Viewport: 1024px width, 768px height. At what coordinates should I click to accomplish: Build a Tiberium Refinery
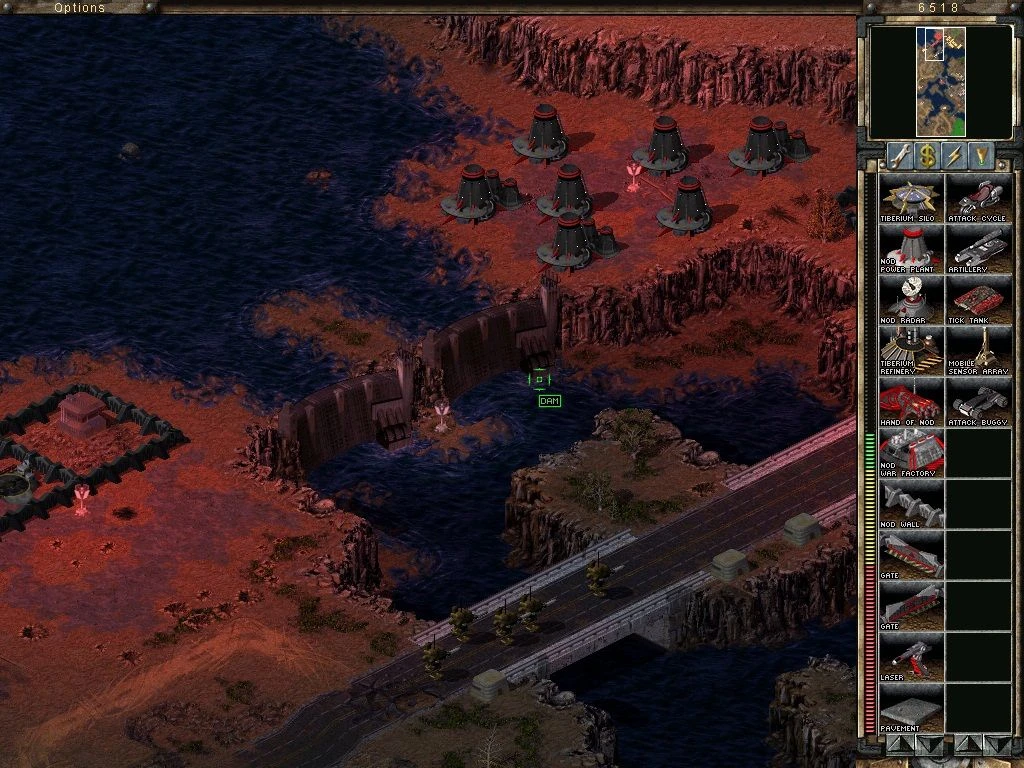[x=911, y=350]
